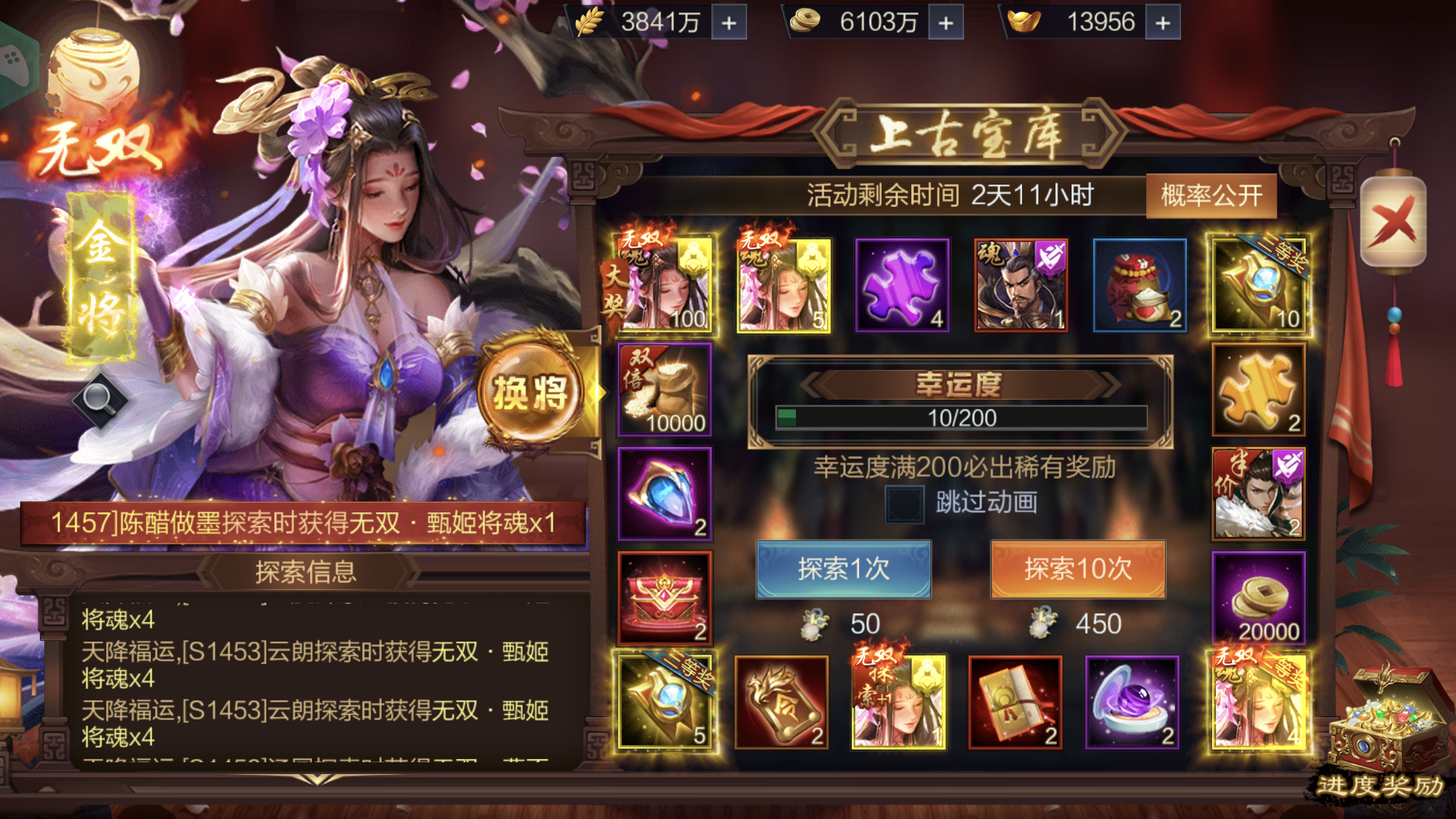Open the red rice bag x2 reward icon
Screen dimensions: 1456x819
[1139, 285]
